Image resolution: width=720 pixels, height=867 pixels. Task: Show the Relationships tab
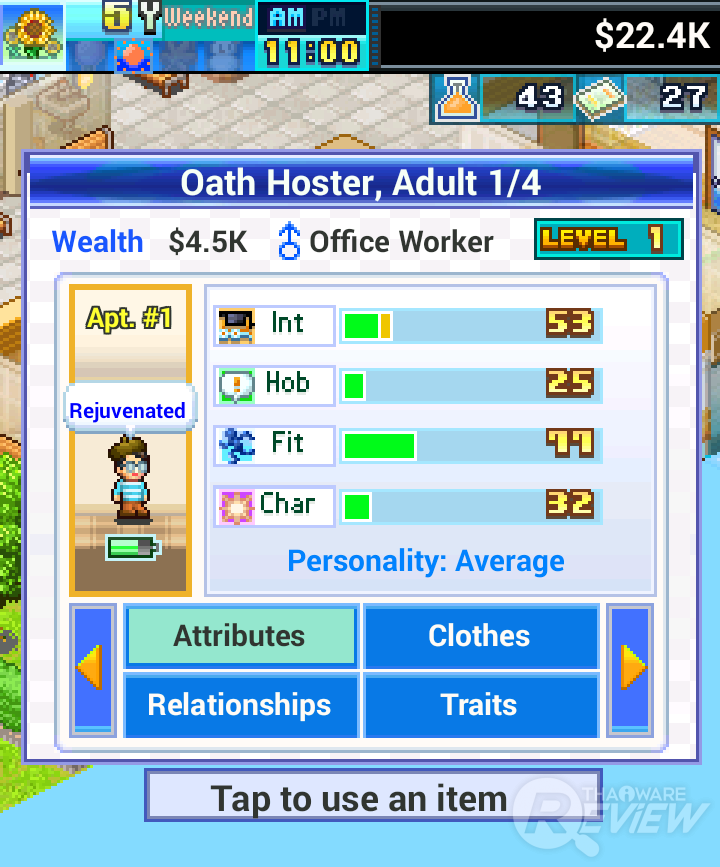(x=240, y=705)
